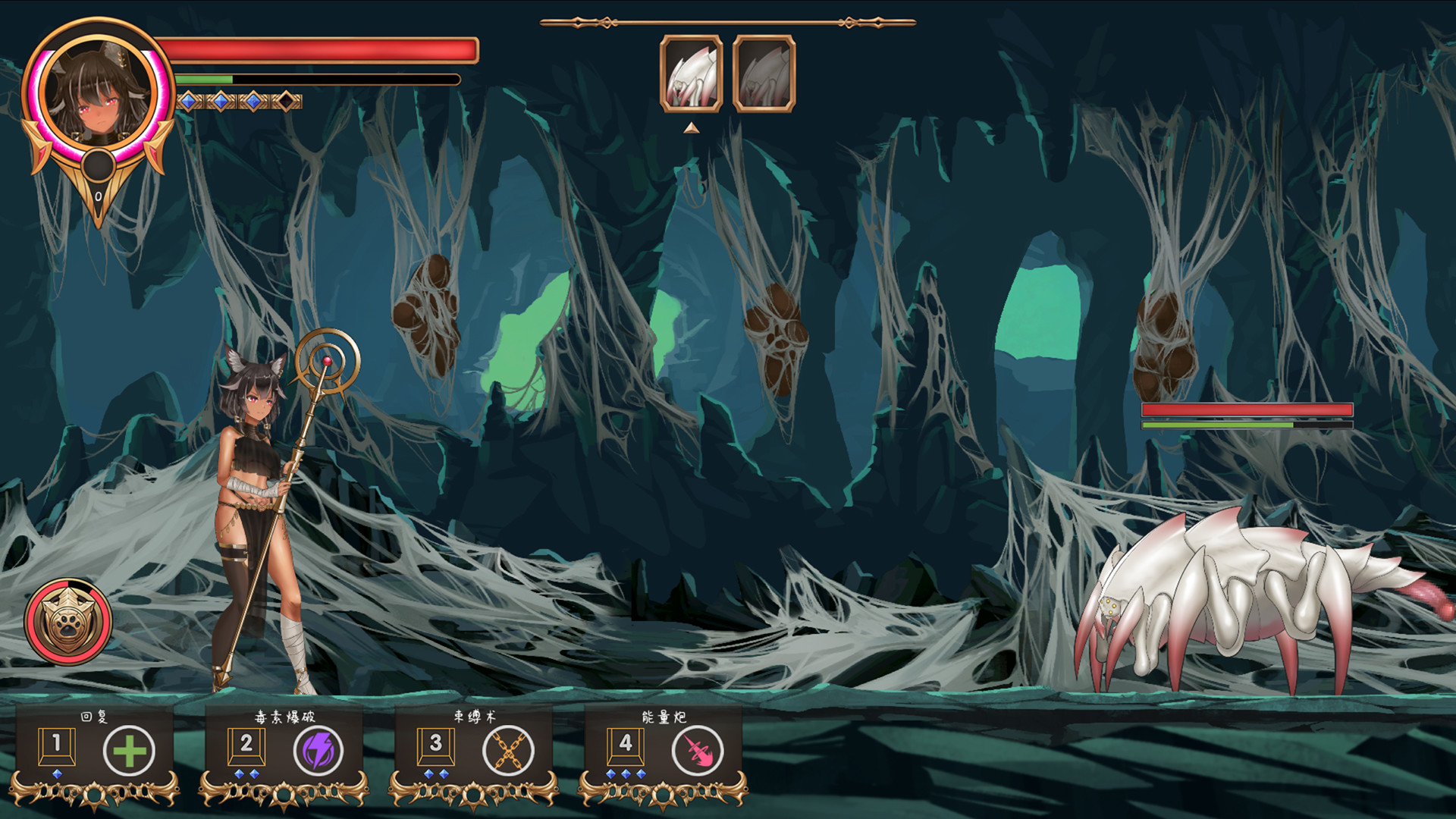The image size is (1456, 819).
Task: Use the crossed chains 束缚术 skill
Action: [508, 751]
